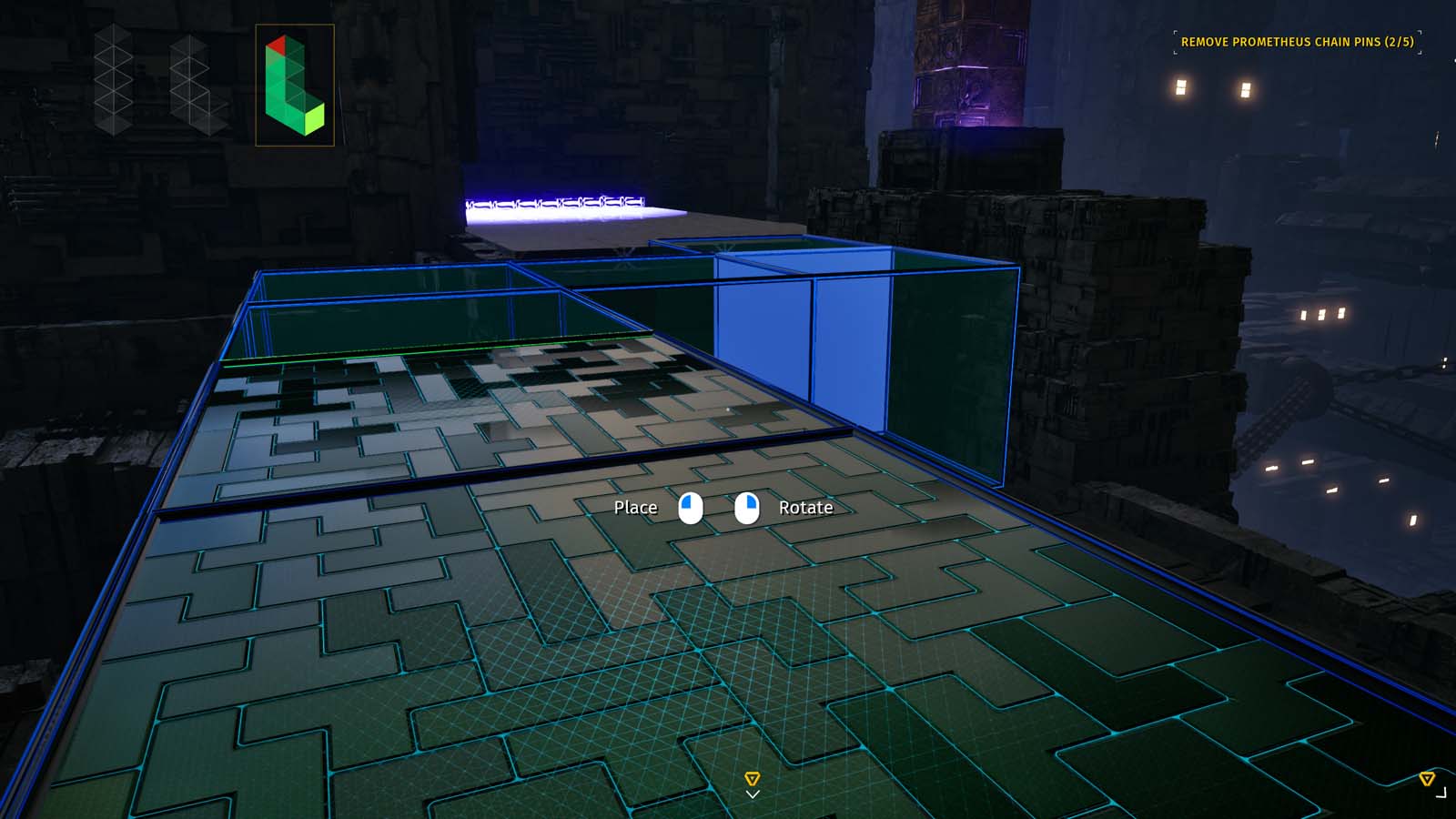Click the Place label text
The height and width of the screenshot is (819, 1456).
(x=637, y=508)
